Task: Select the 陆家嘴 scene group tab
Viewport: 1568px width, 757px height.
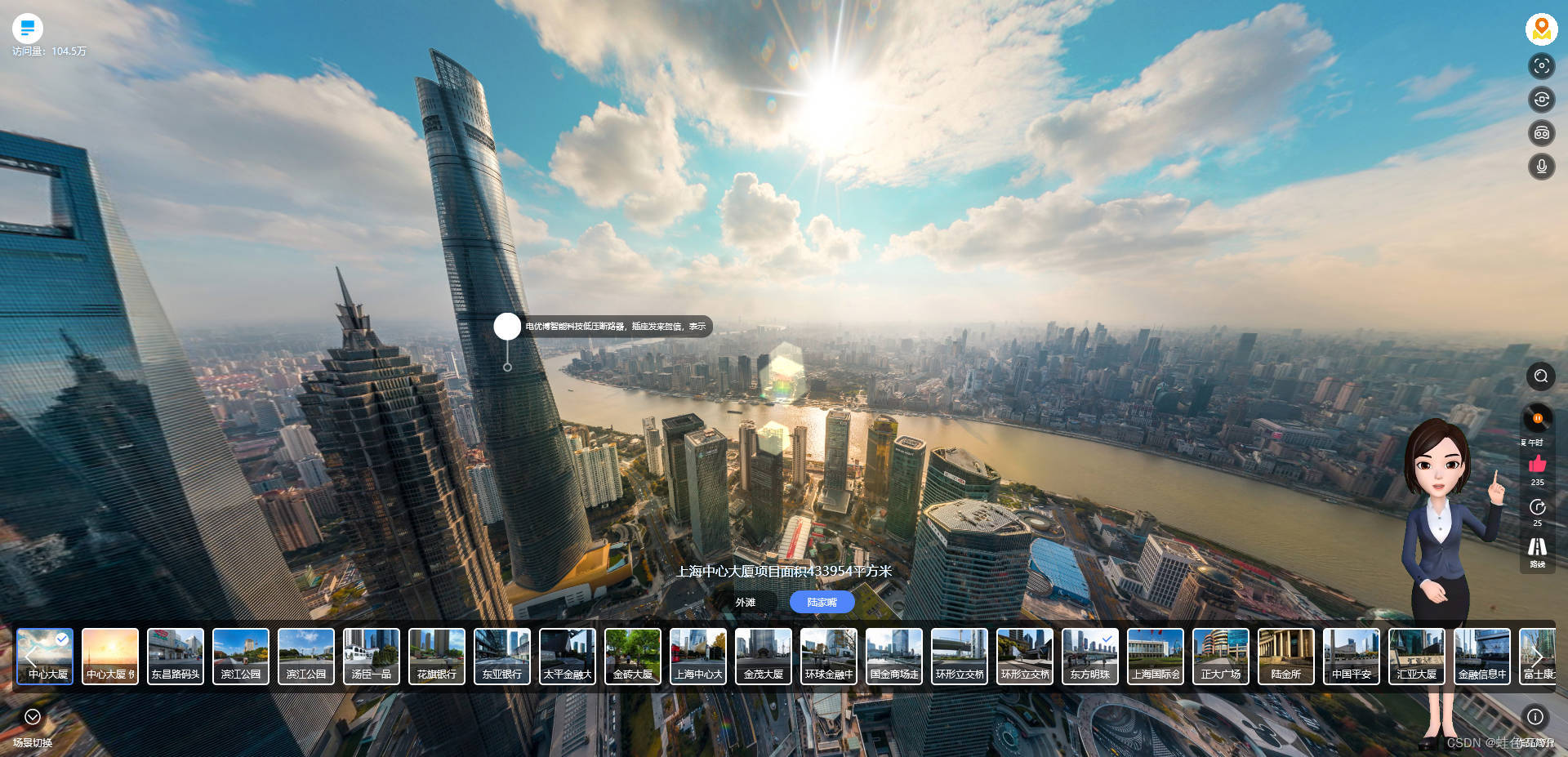Action: (x=822, y=603)
